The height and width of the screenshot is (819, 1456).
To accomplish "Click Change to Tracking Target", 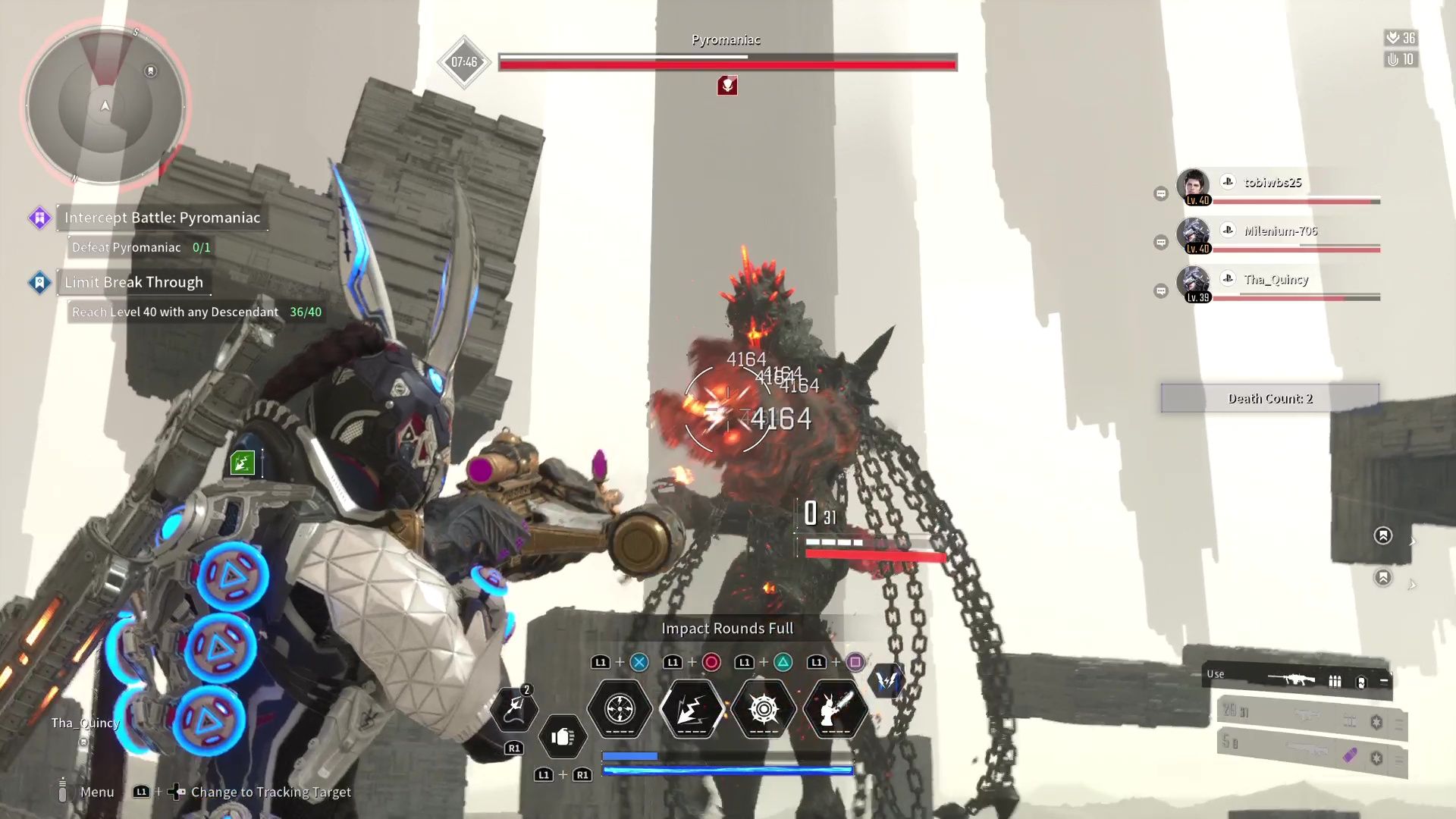I will (271, 792).
